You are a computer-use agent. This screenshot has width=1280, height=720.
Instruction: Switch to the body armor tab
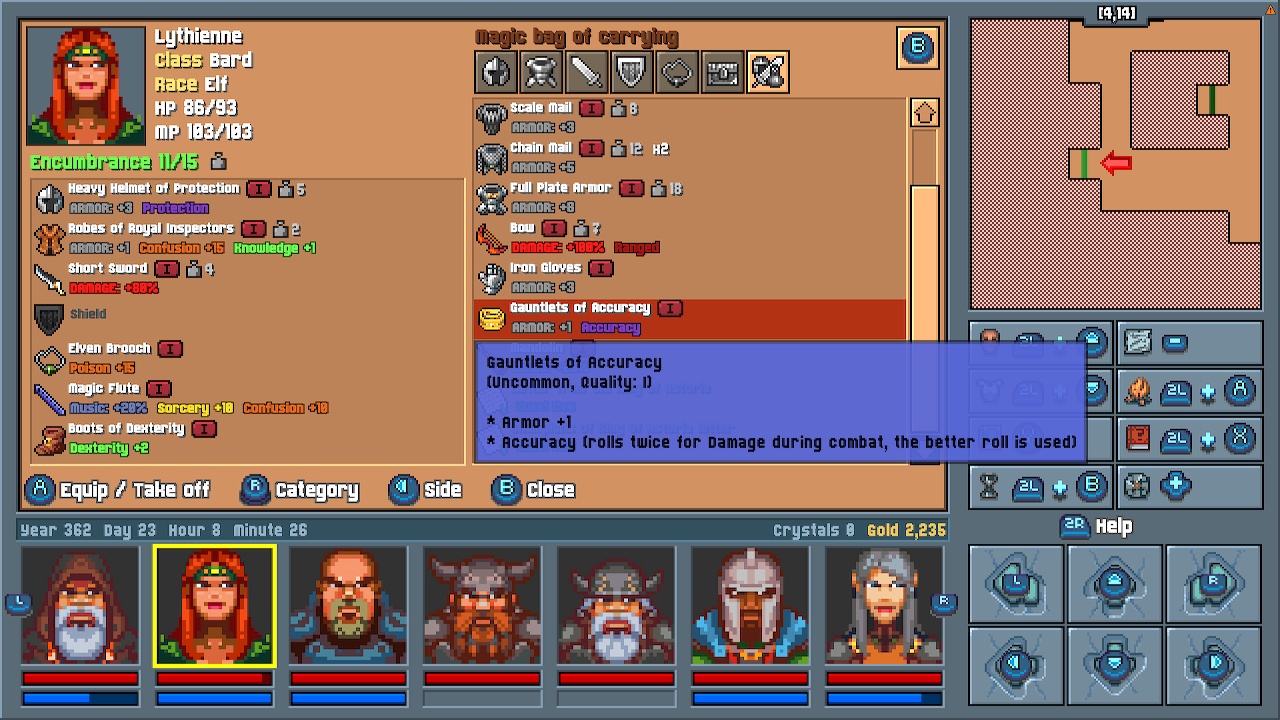click(541, 71)
